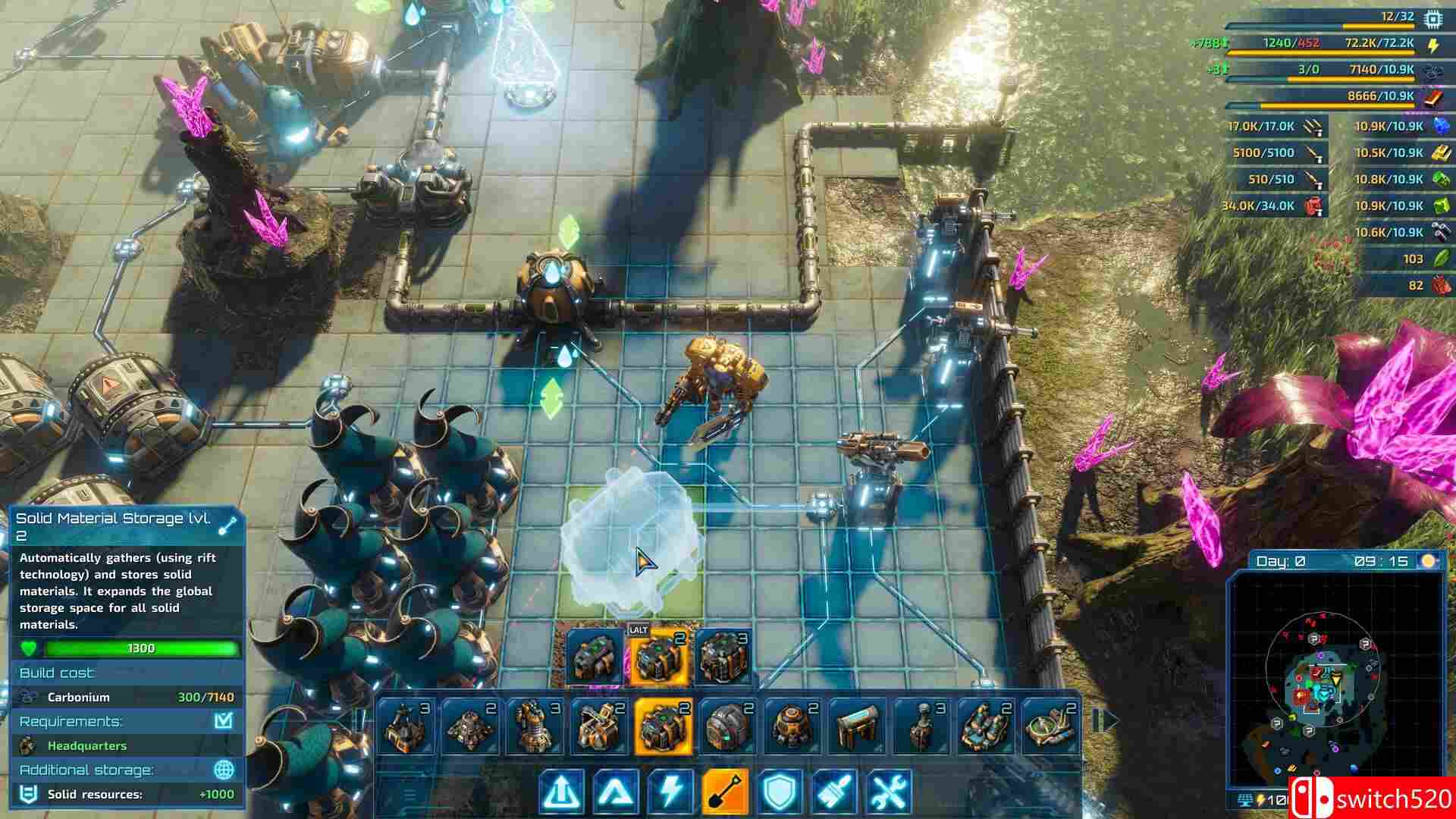1456x819 pixels.
Task: Click the sun/day-night toggle beside the clock
Action: 1429,559
